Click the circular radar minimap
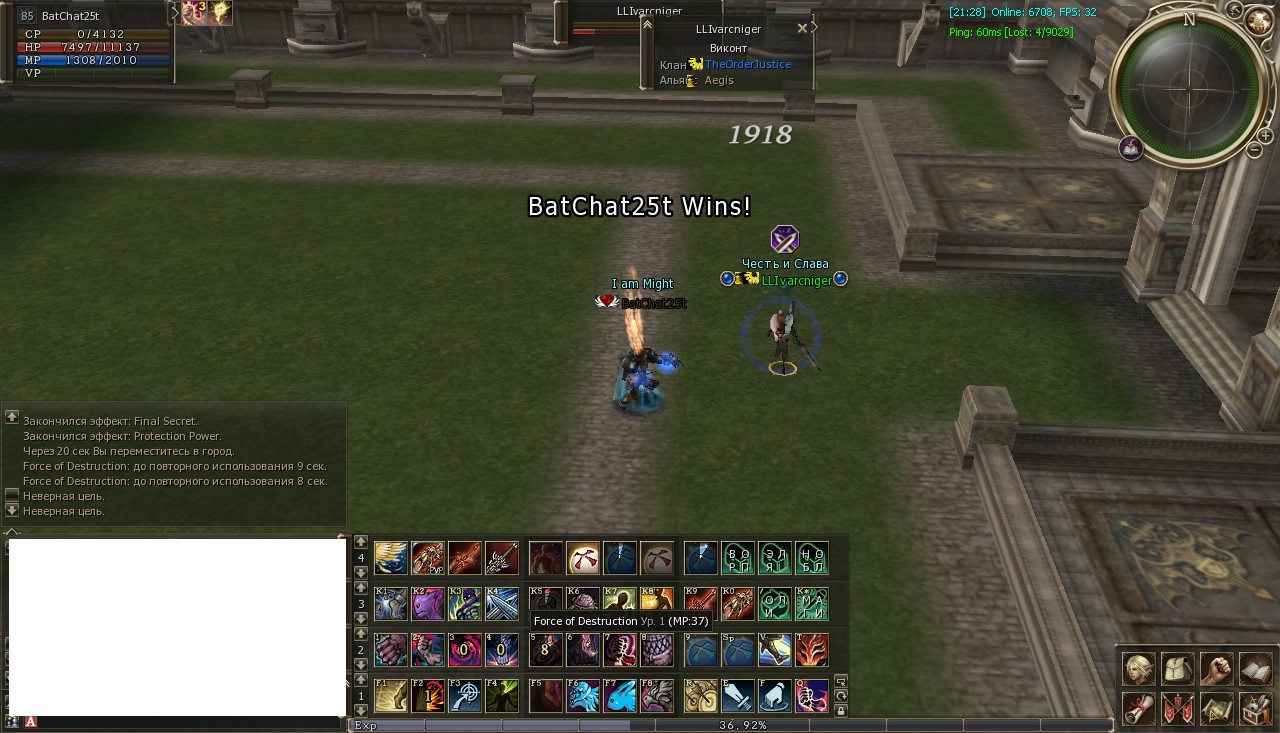 tap(1188, 88)
